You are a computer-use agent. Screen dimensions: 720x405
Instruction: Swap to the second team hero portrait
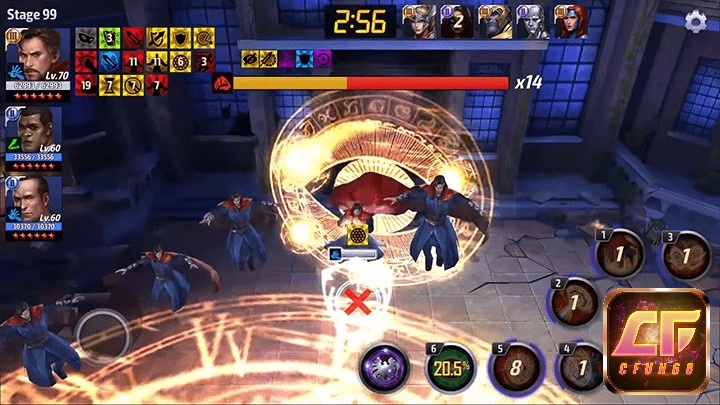point(37,132)
